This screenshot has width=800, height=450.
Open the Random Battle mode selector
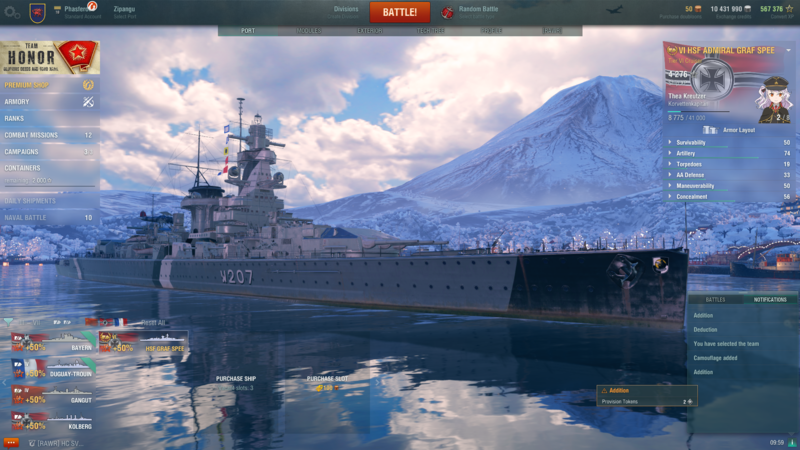click(x=476, y=12)
